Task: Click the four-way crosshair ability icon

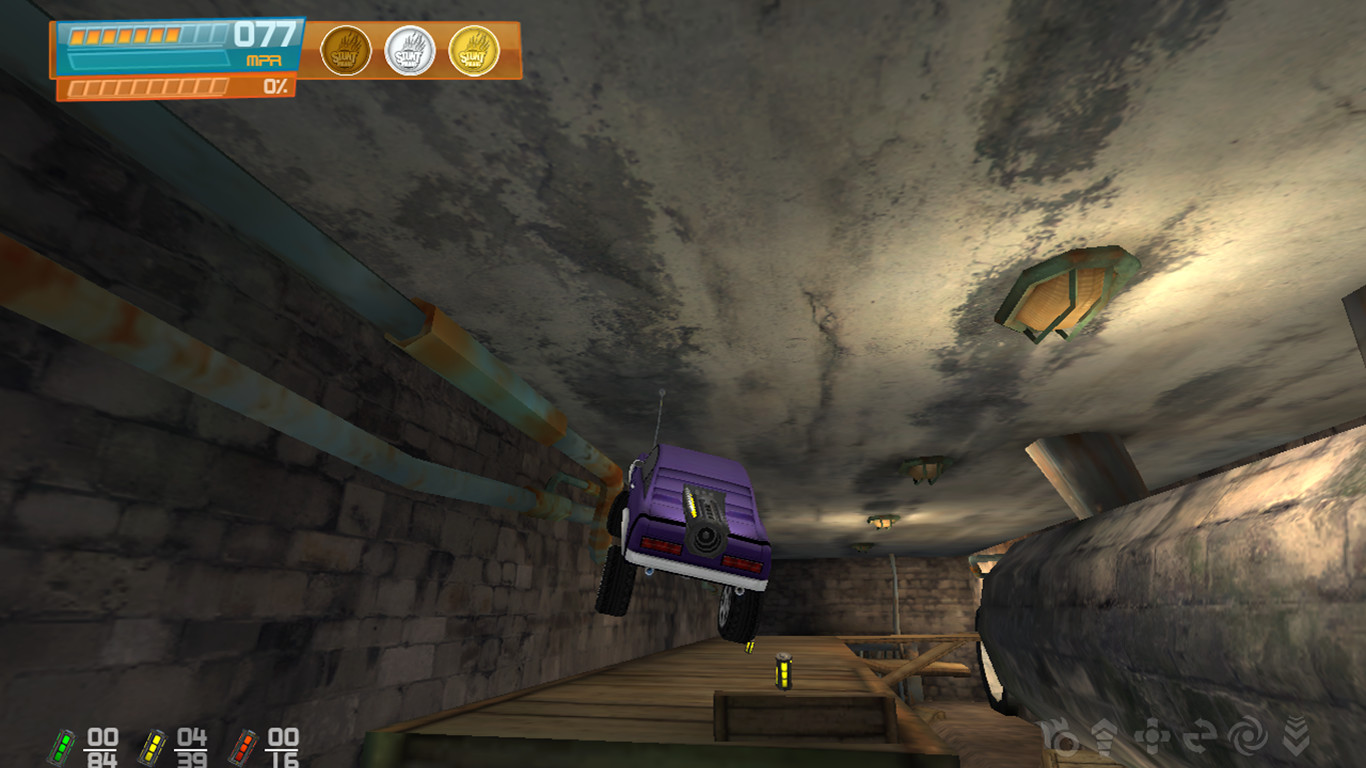Action: point(1152,738)
